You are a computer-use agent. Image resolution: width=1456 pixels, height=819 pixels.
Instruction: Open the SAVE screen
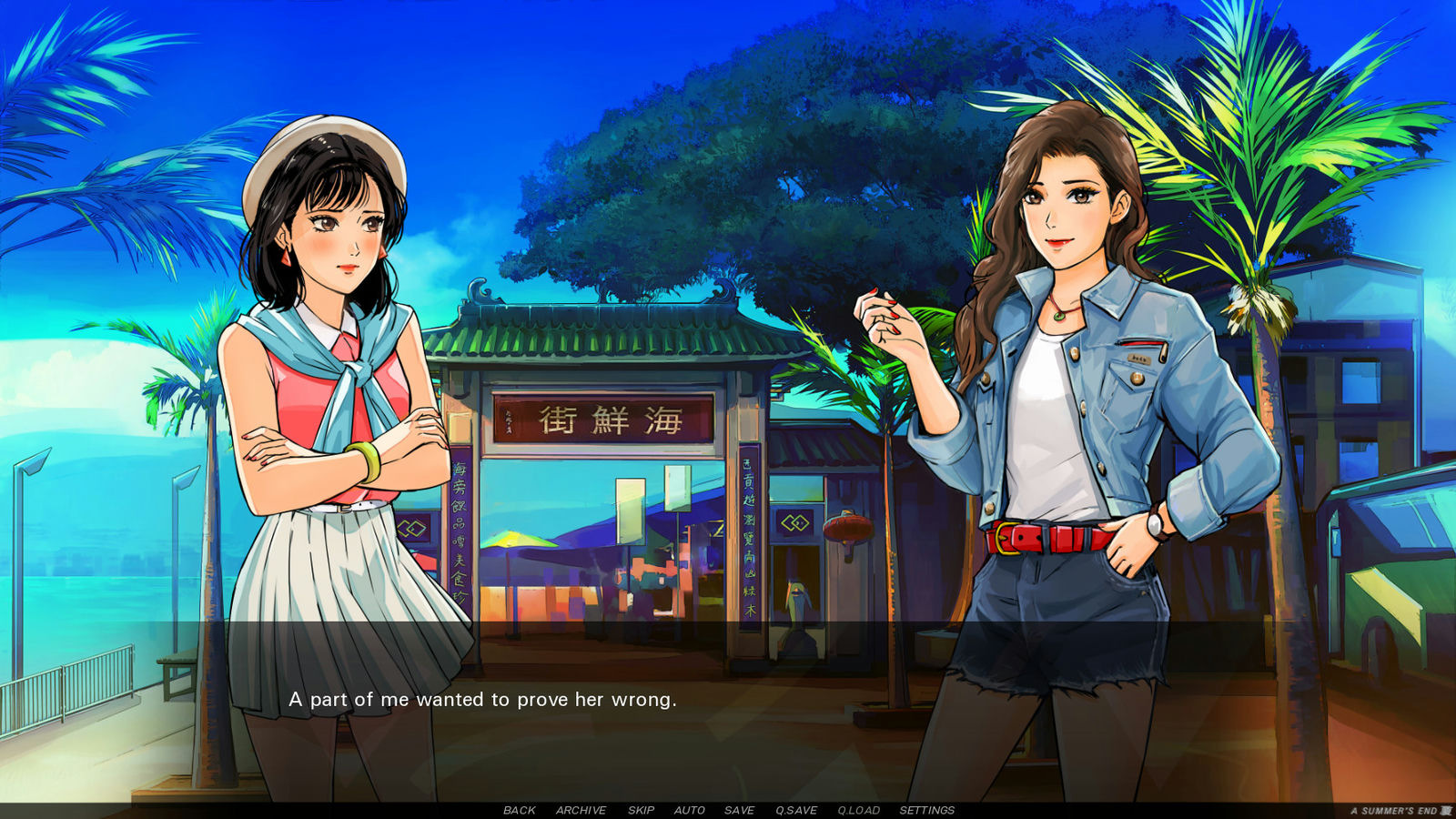pos(739,810)
